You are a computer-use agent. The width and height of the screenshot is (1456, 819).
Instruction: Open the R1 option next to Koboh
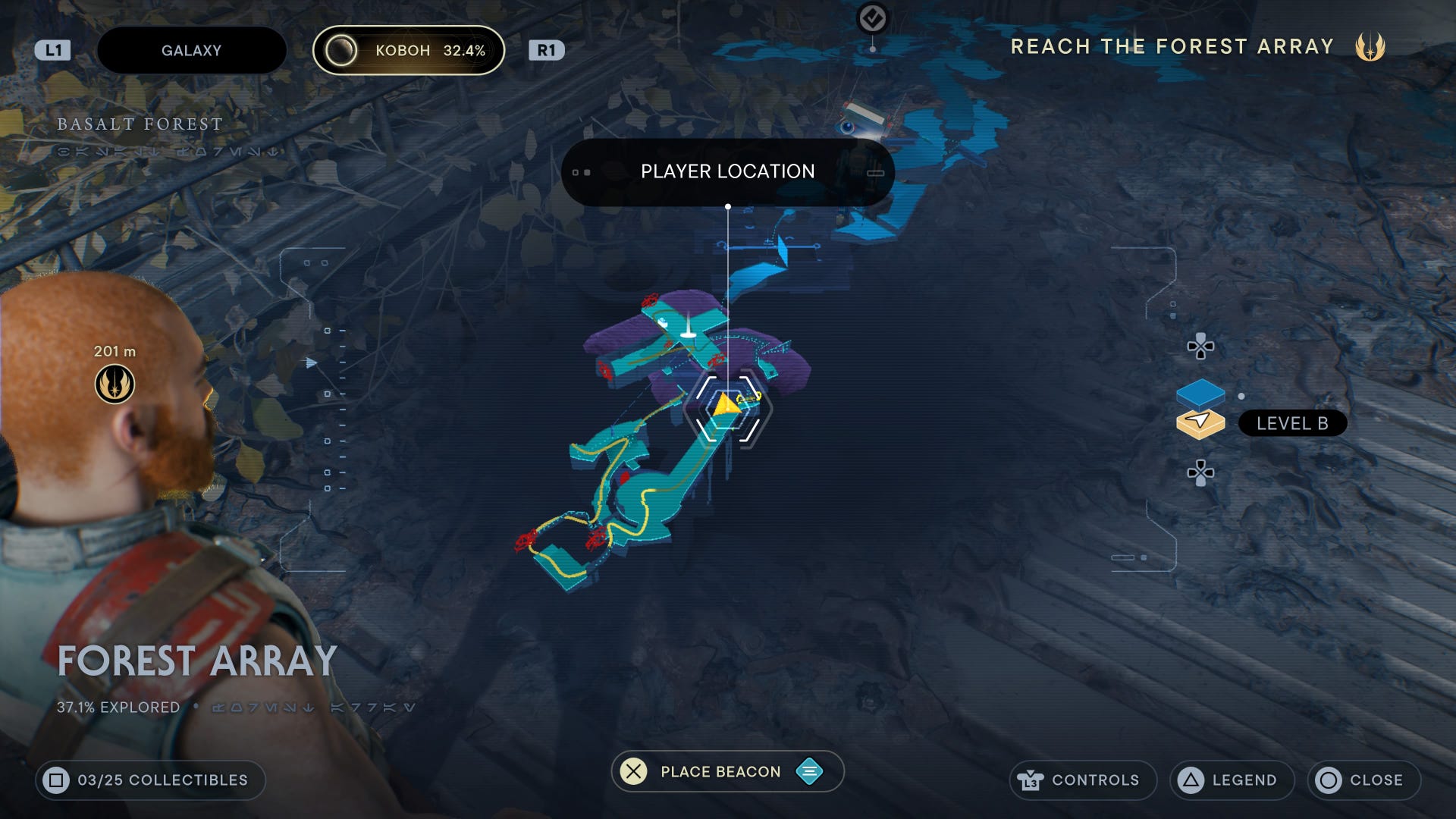pyautogui.click(x=544, y=50)
